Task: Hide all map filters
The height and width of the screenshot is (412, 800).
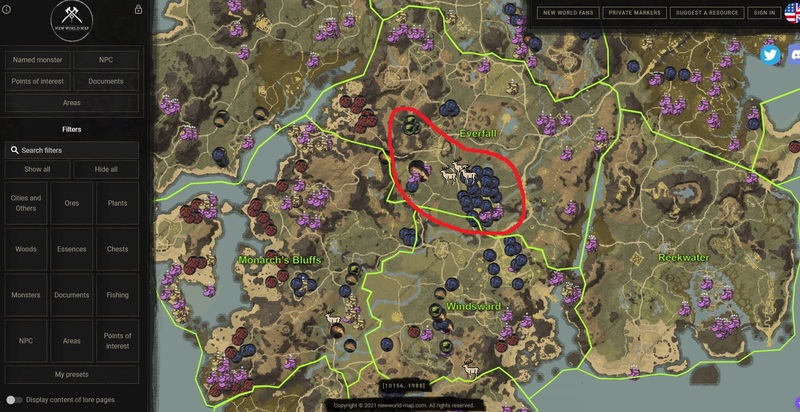Action: click(106, 169)
